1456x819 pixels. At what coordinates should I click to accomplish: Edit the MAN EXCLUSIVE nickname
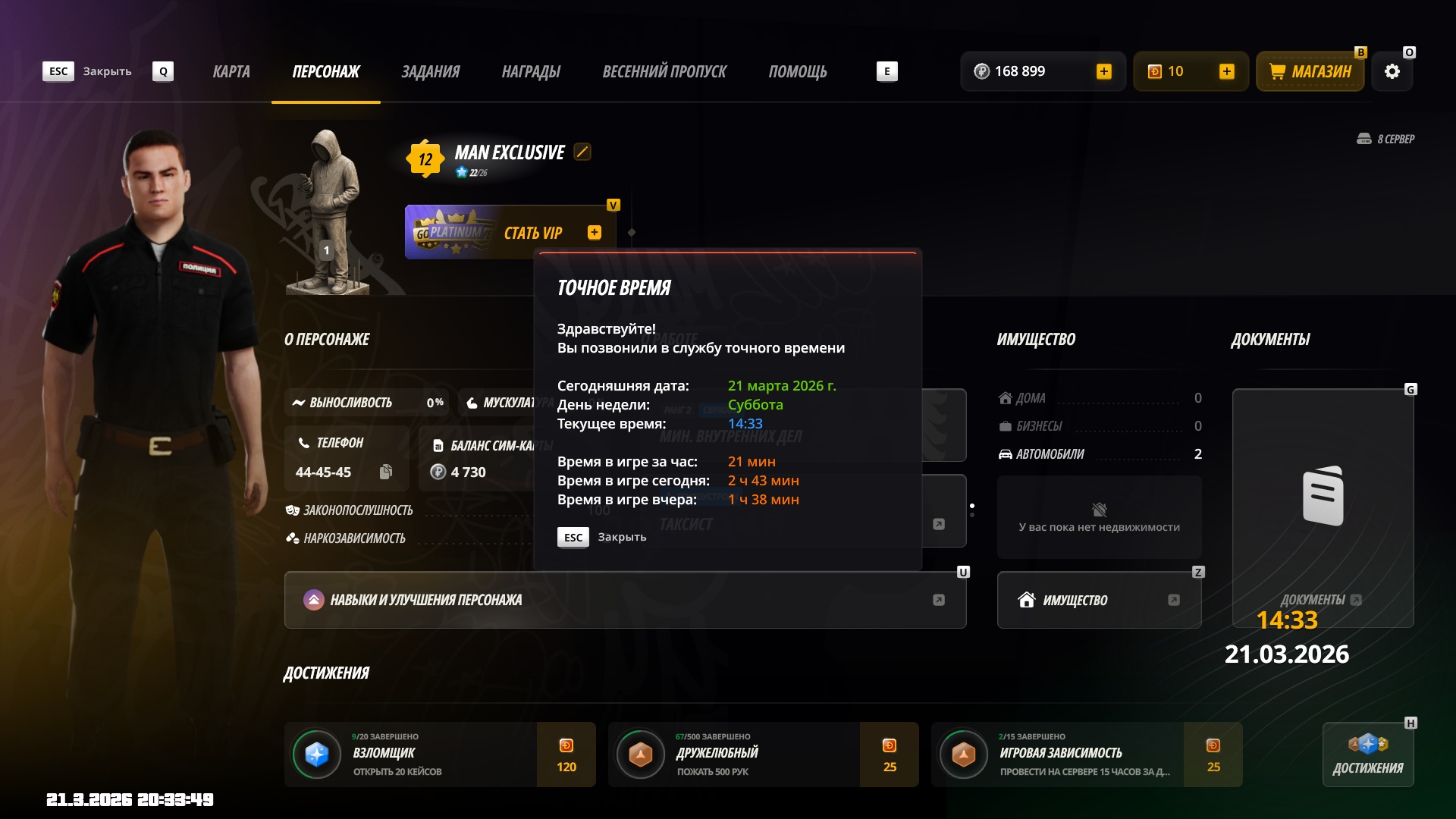(582, 152)
